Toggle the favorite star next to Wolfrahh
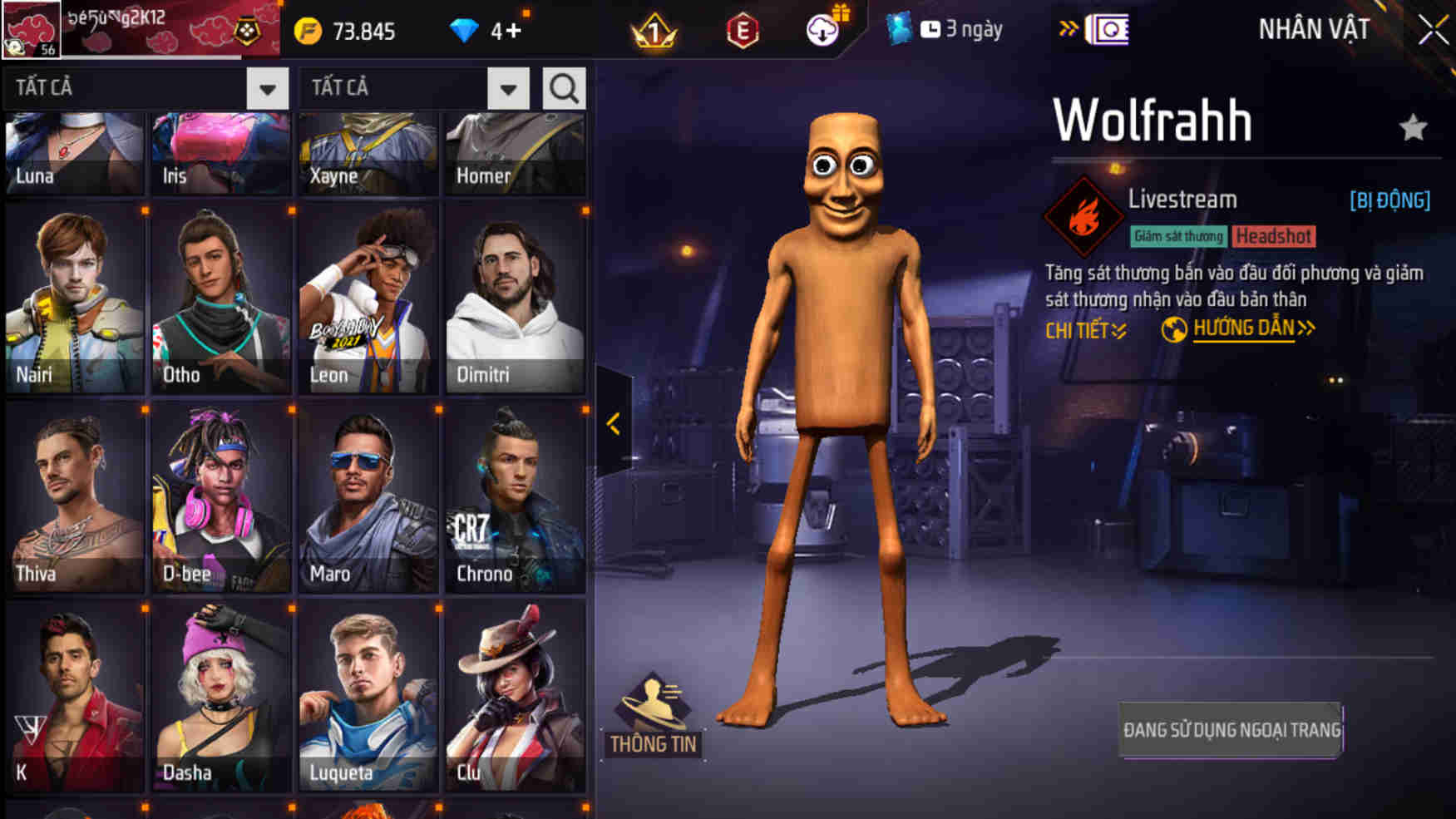Viewport: 1456px width, 819px height. pyautogui.click(x=1411, y=129)
